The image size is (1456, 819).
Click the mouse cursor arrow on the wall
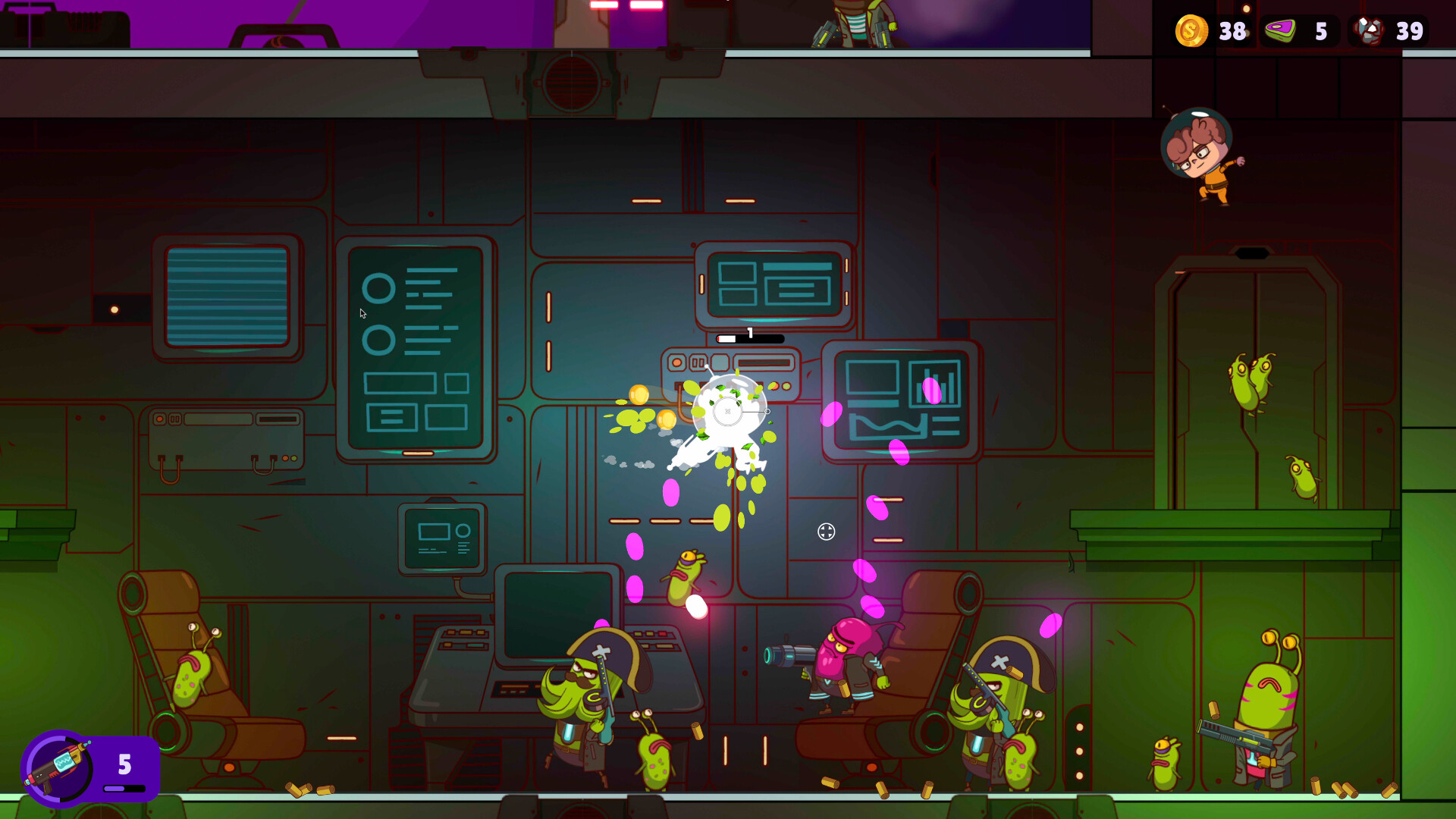[362, 313]
